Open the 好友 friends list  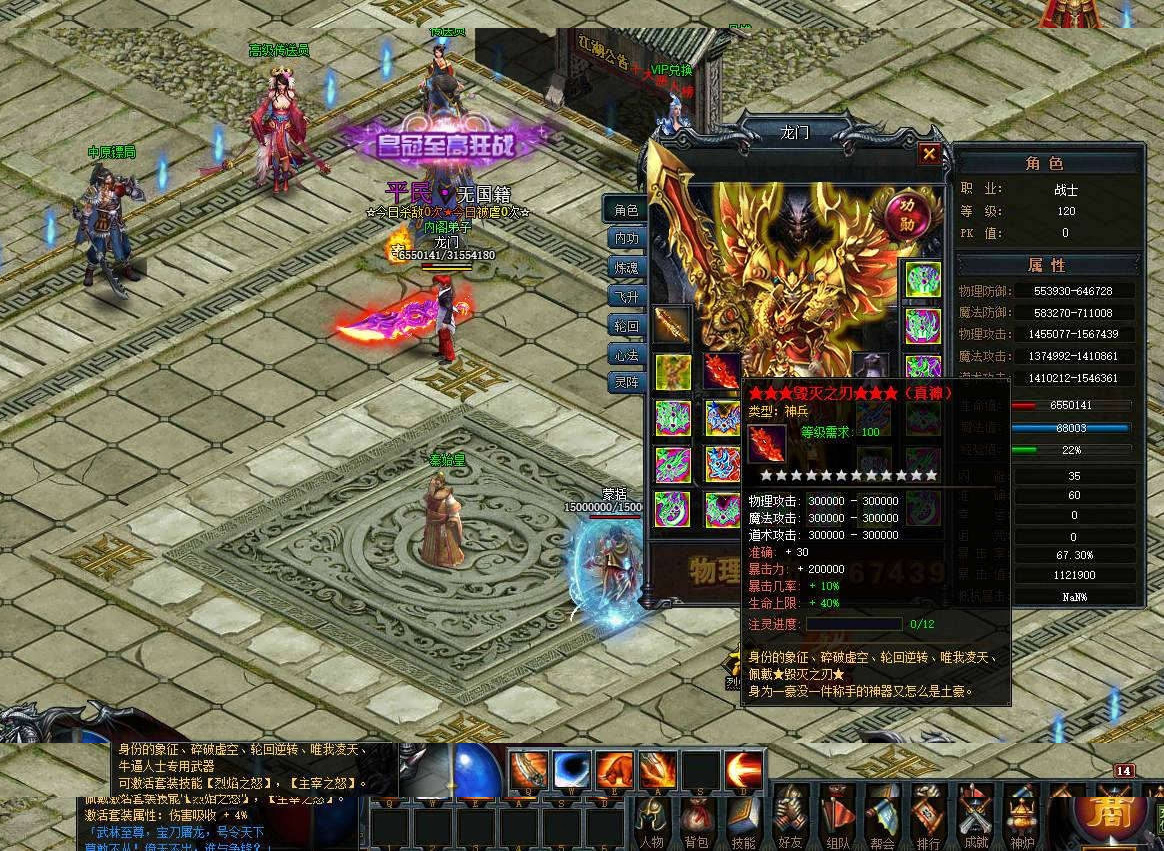[789, 815]
